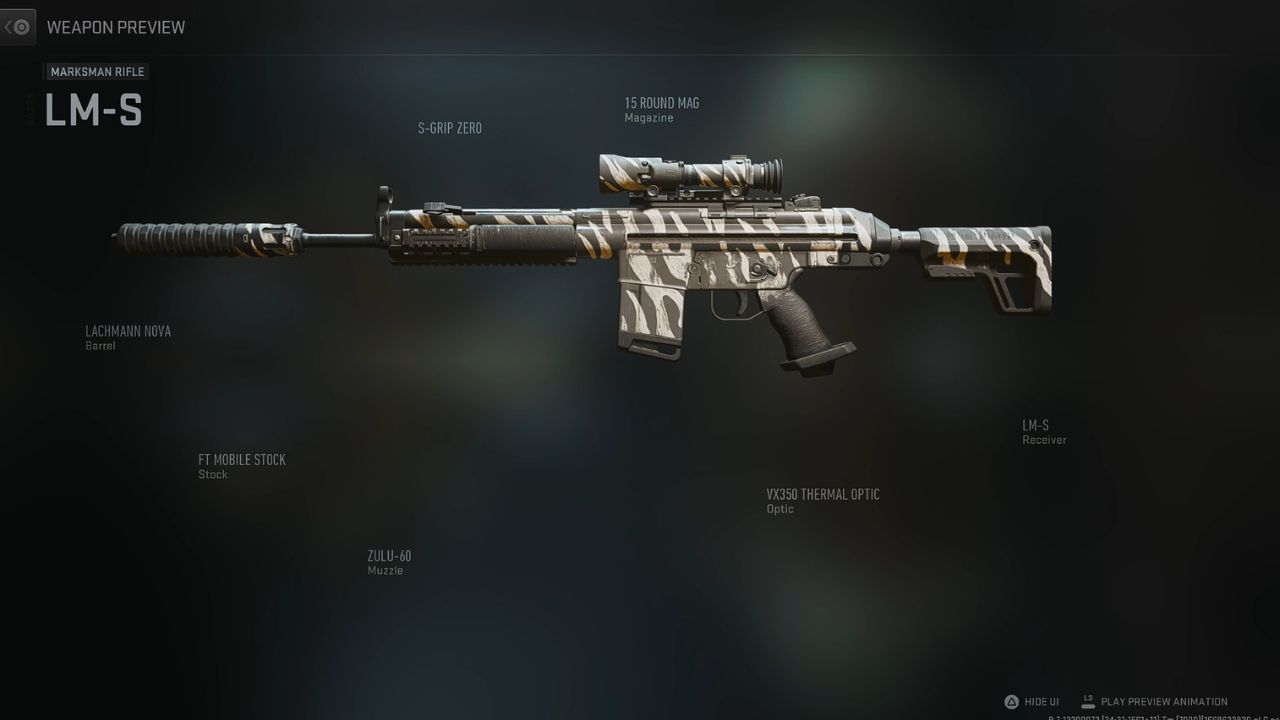The image size is (1280, 720).
Task: Select the S-Grip Zero attachment
Action: click(449, 128)
